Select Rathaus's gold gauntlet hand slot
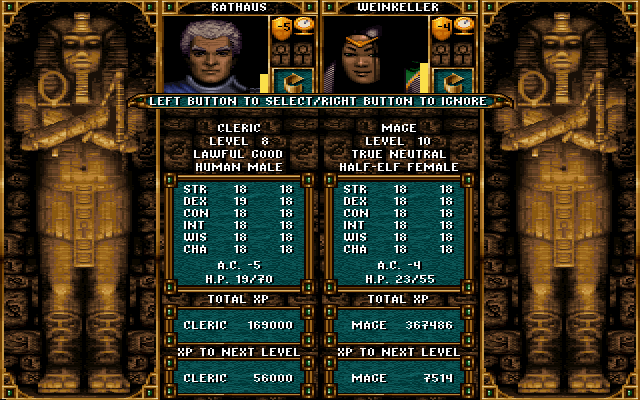The height and width of the screenshot is (400, 640). click(293, 79)
